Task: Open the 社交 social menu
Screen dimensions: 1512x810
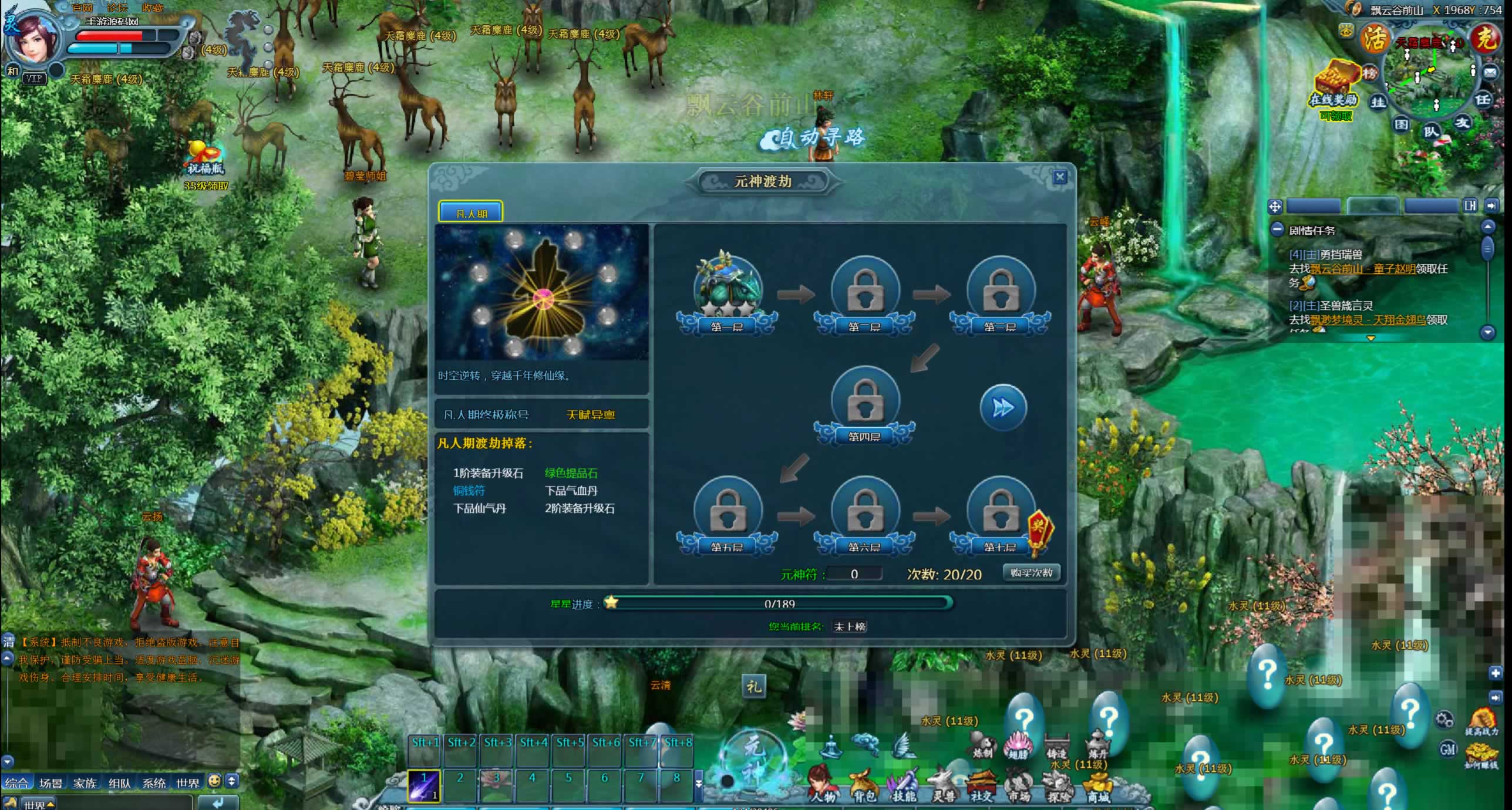Action: click(981, 785)
